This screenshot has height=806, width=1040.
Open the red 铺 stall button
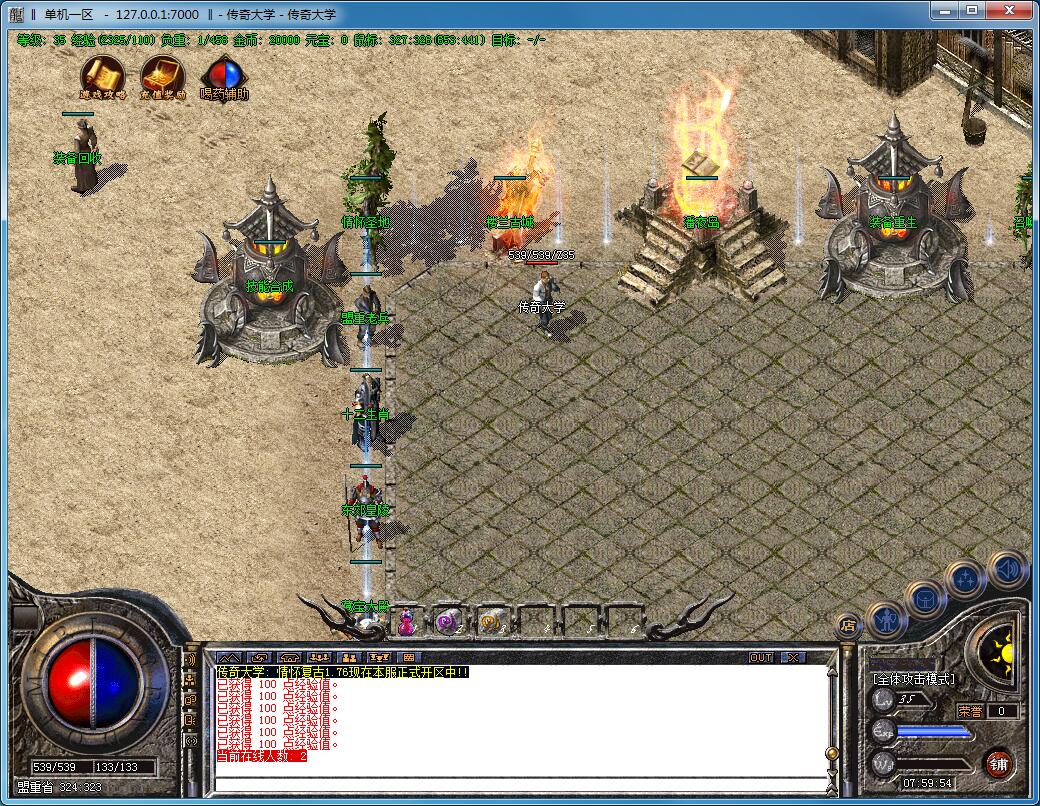[x=998, y=765]
